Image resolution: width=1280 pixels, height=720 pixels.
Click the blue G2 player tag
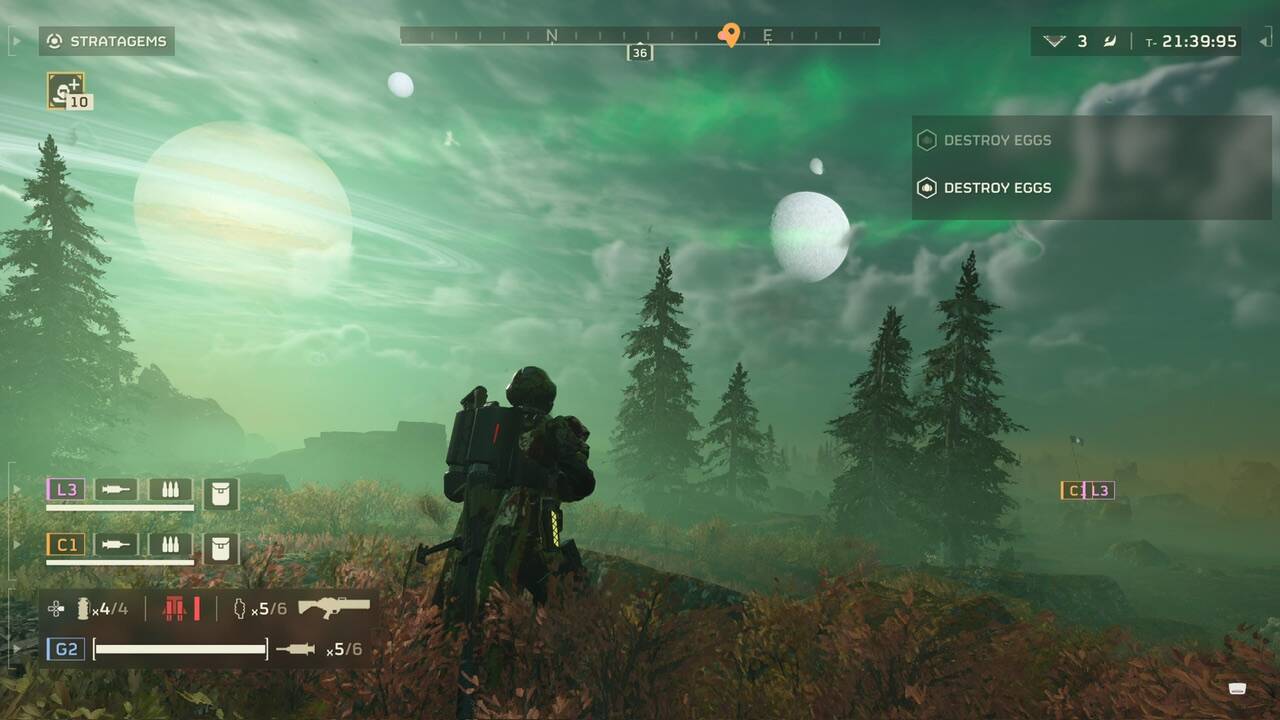pos(66,649)
